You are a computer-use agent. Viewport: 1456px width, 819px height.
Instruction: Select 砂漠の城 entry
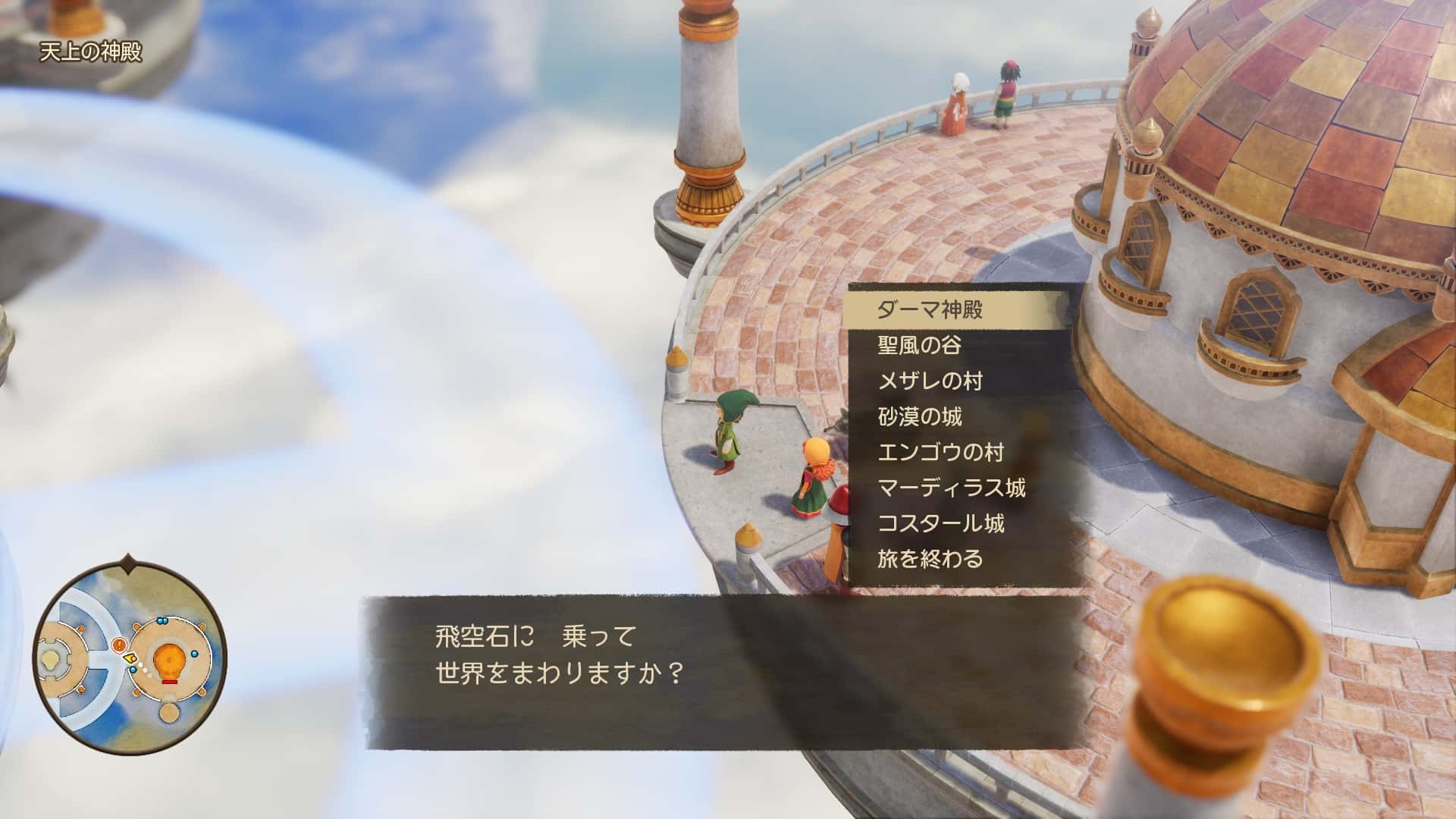click(x=919, y=416)
